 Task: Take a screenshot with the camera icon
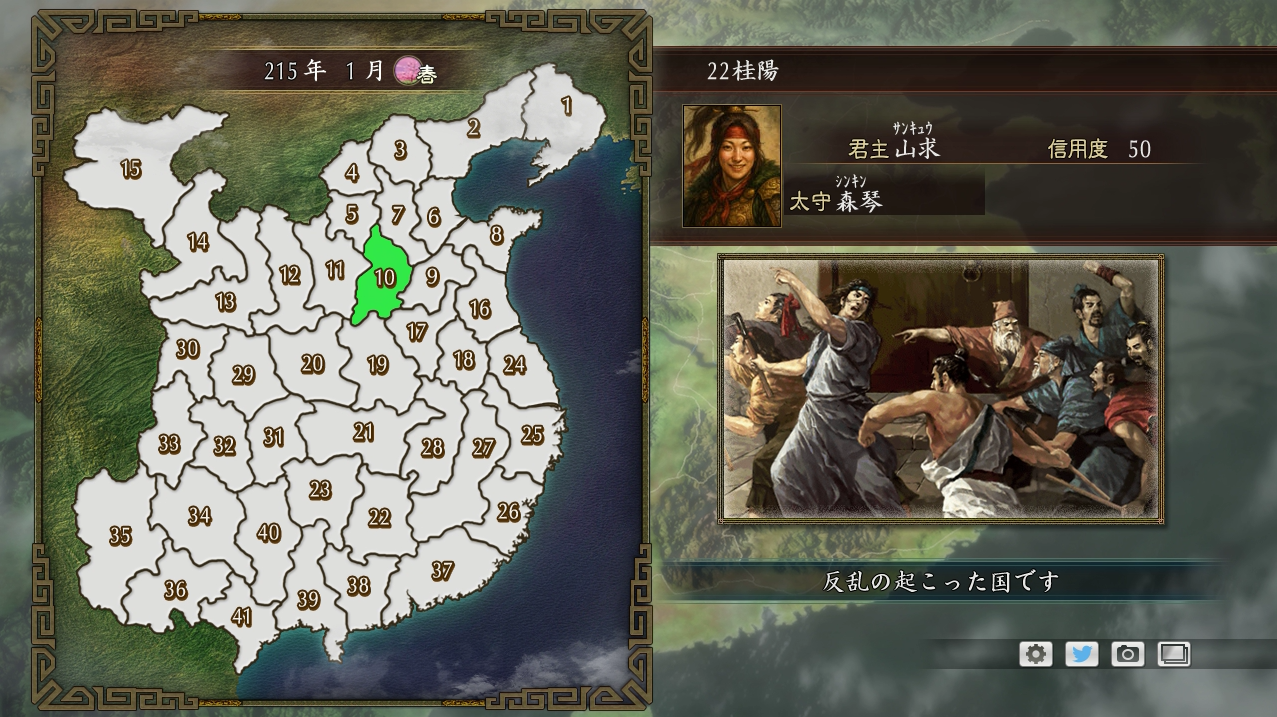tap(1128, 654)
